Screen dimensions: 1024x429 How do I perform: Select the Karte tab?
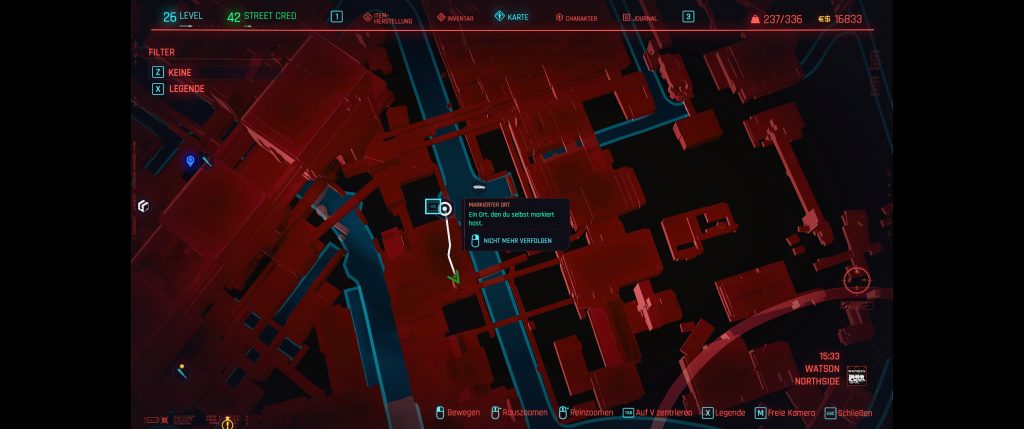coord(511,17)
